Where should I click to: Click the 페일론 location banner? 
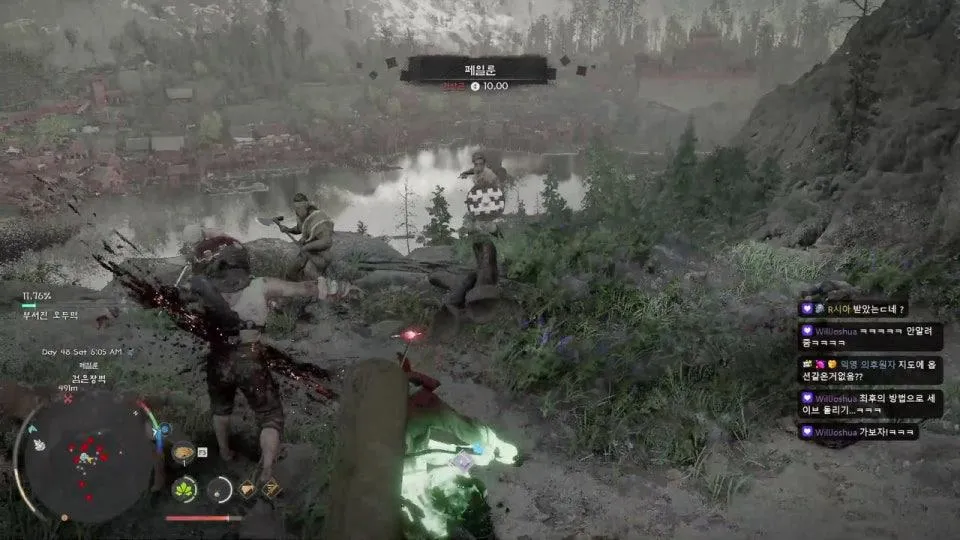(476, 69)
